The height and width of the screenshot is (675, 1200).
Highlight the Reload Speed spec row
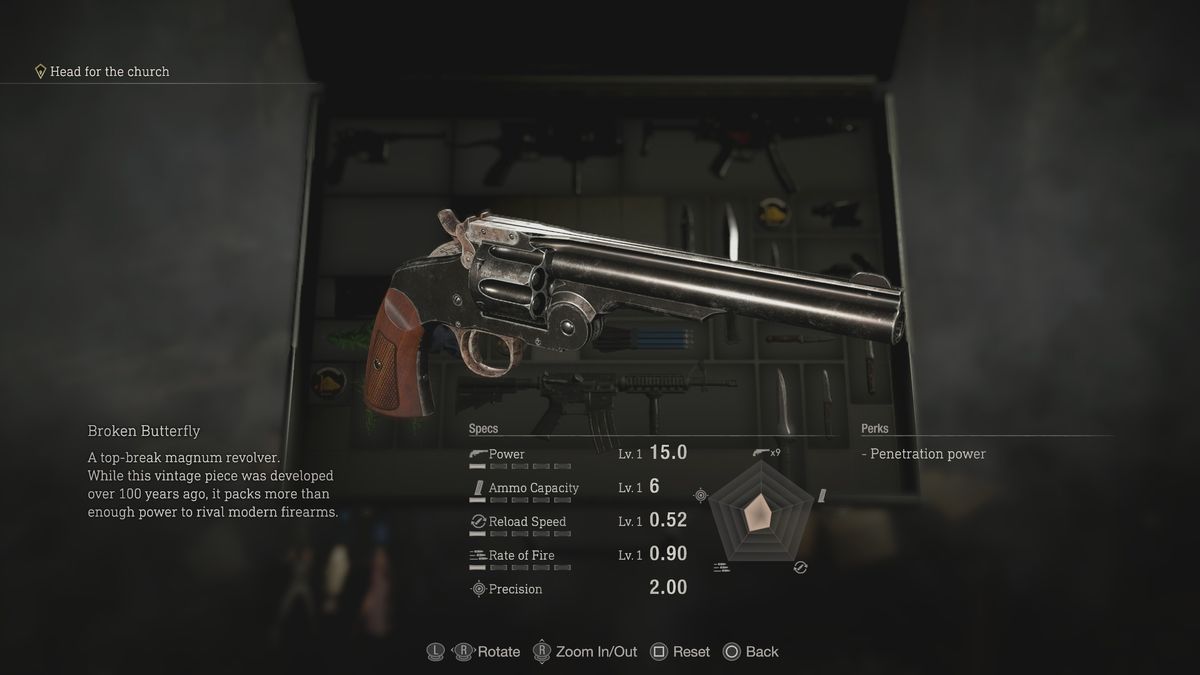pyautogui.click(x=577, y=522)
